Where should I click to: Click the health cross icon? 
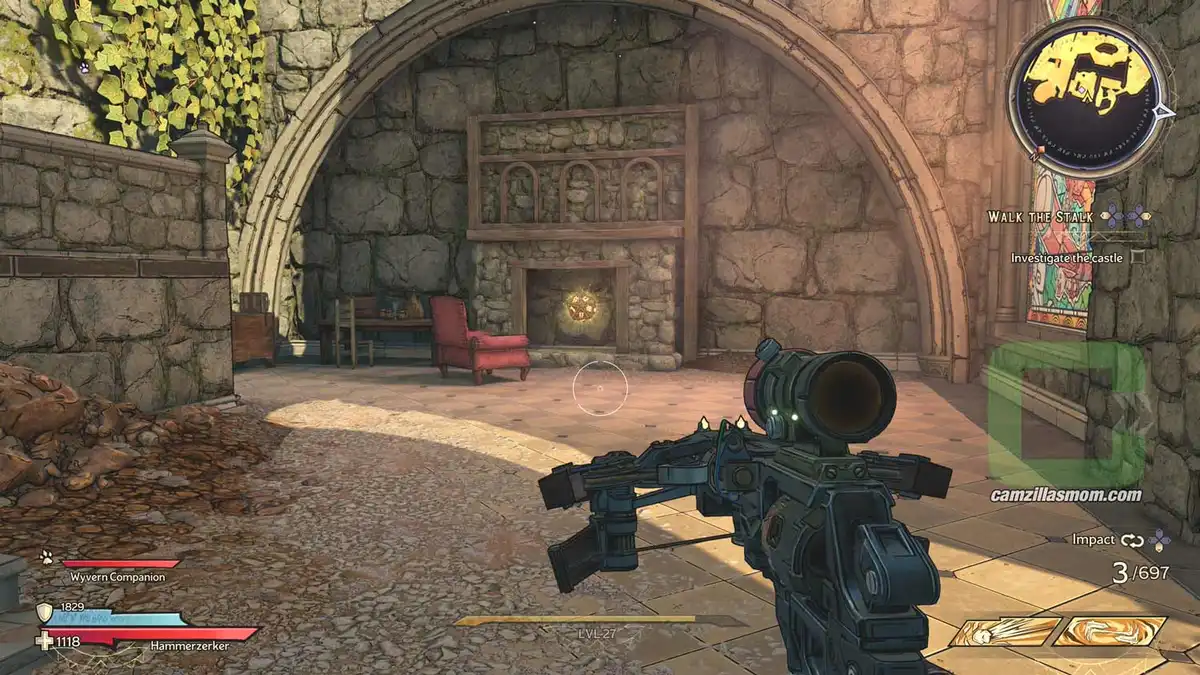tap(44, 641)
